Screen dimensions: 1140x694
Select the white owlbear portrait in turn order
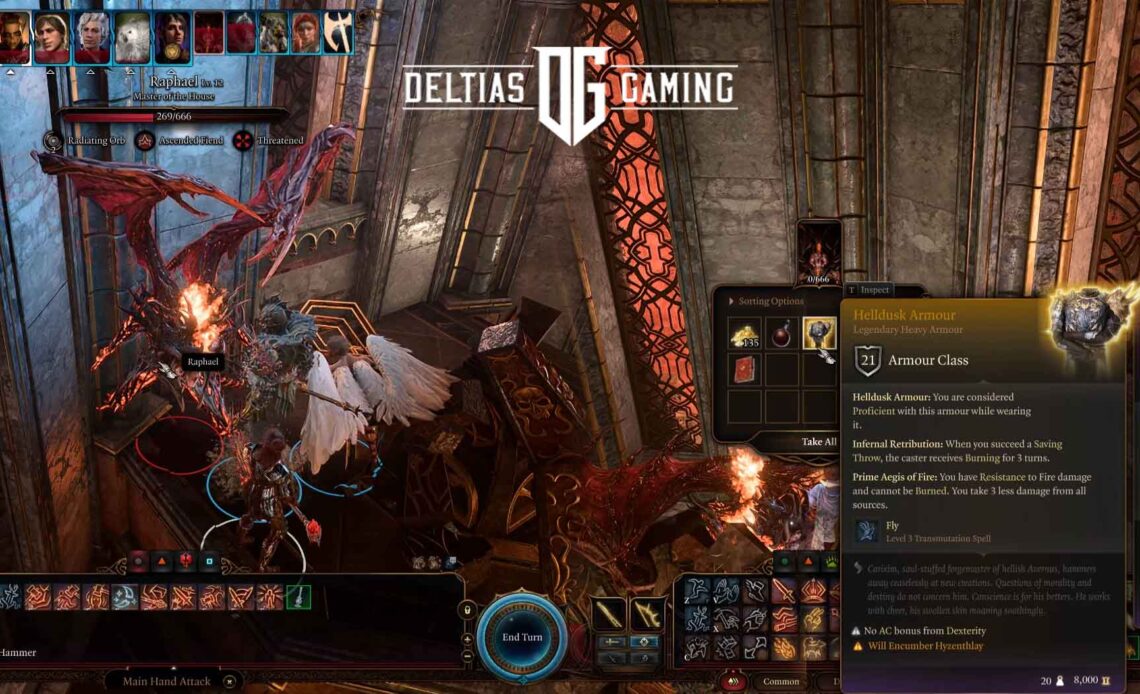point(132,38)
